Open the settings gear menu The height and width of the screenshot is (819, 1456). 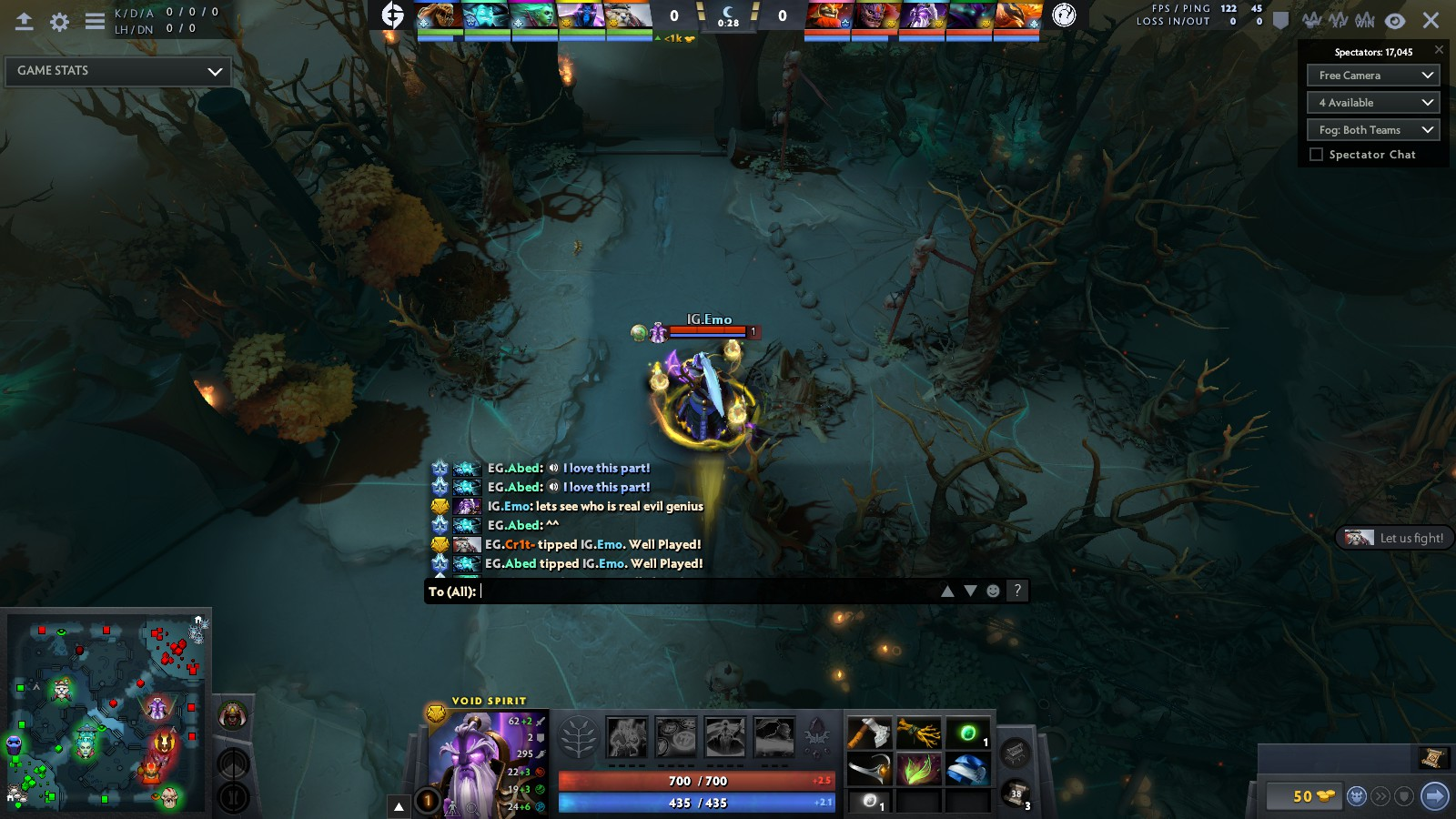tap(59, 22)
